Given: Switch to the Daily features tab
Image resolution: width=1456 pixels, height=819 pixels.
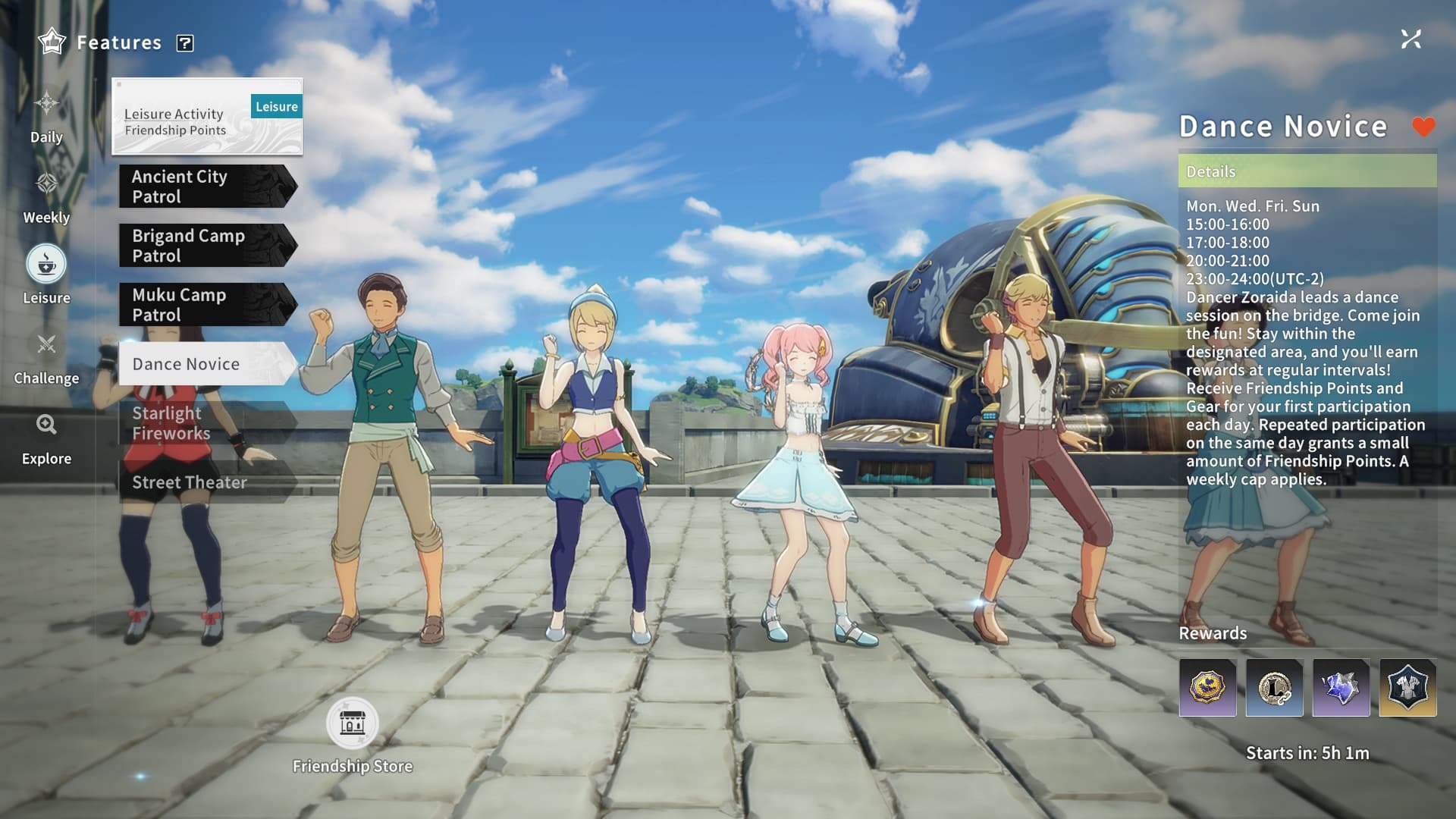Looking at the screenshot, I should [x=46, y=115].
